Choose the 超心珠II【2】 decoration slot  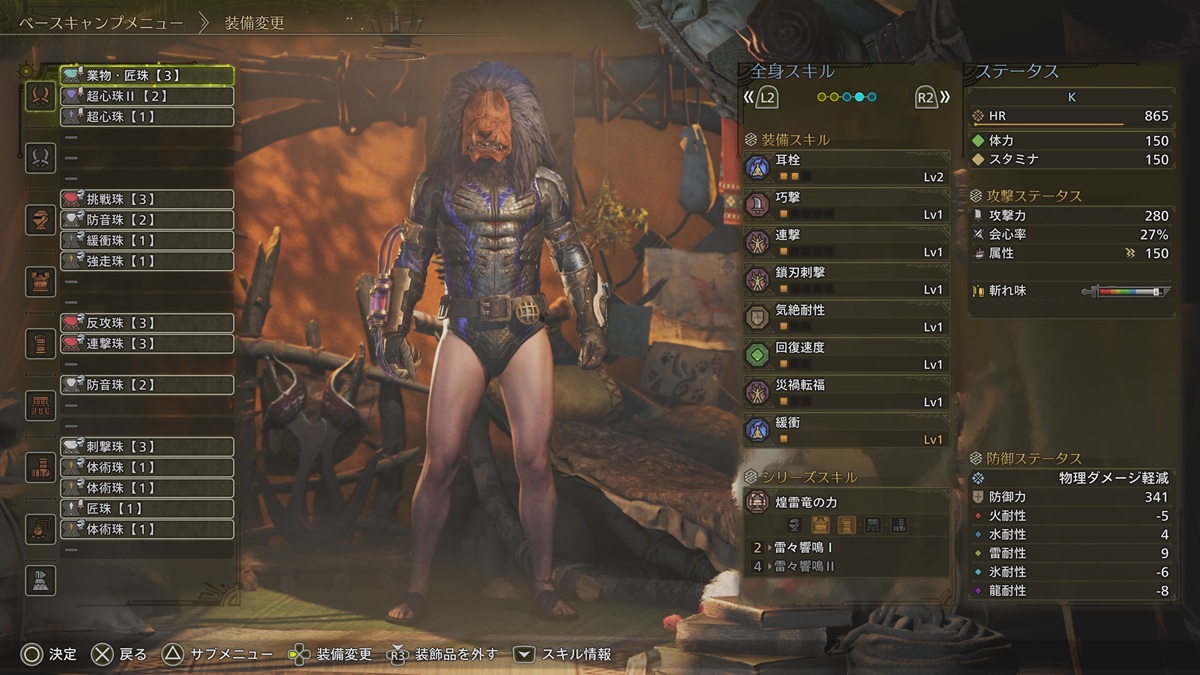tap(147, 96)
